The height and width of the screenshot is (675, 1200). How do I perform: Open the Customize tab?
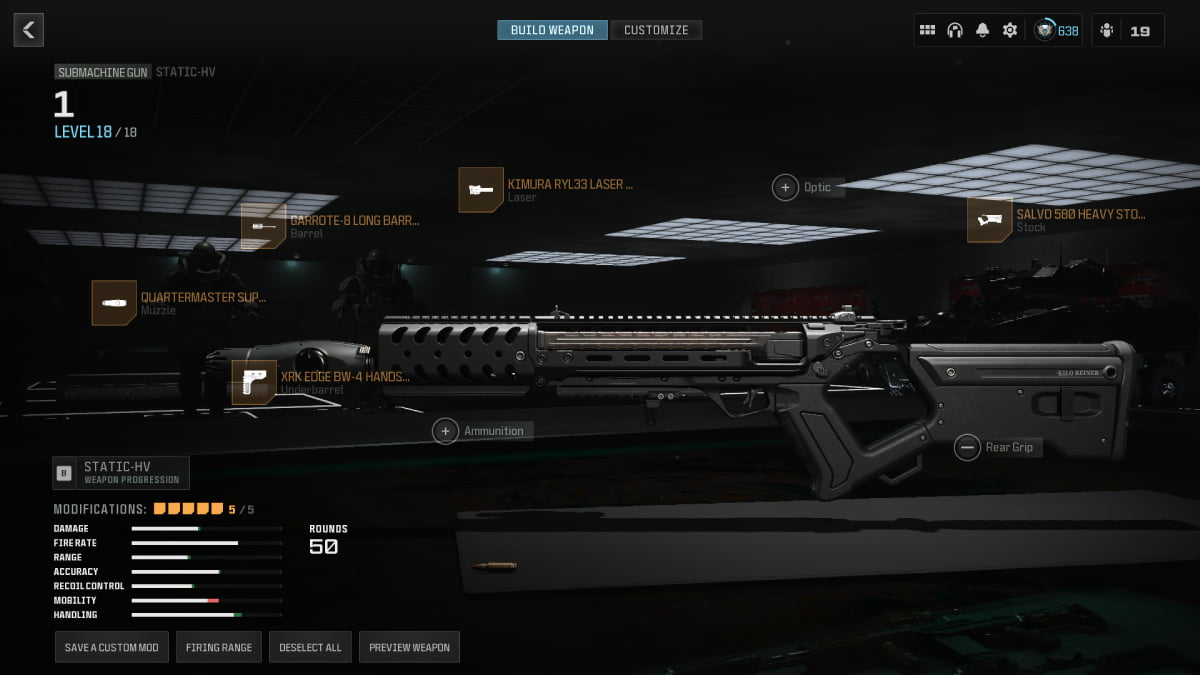click(656, 30)
